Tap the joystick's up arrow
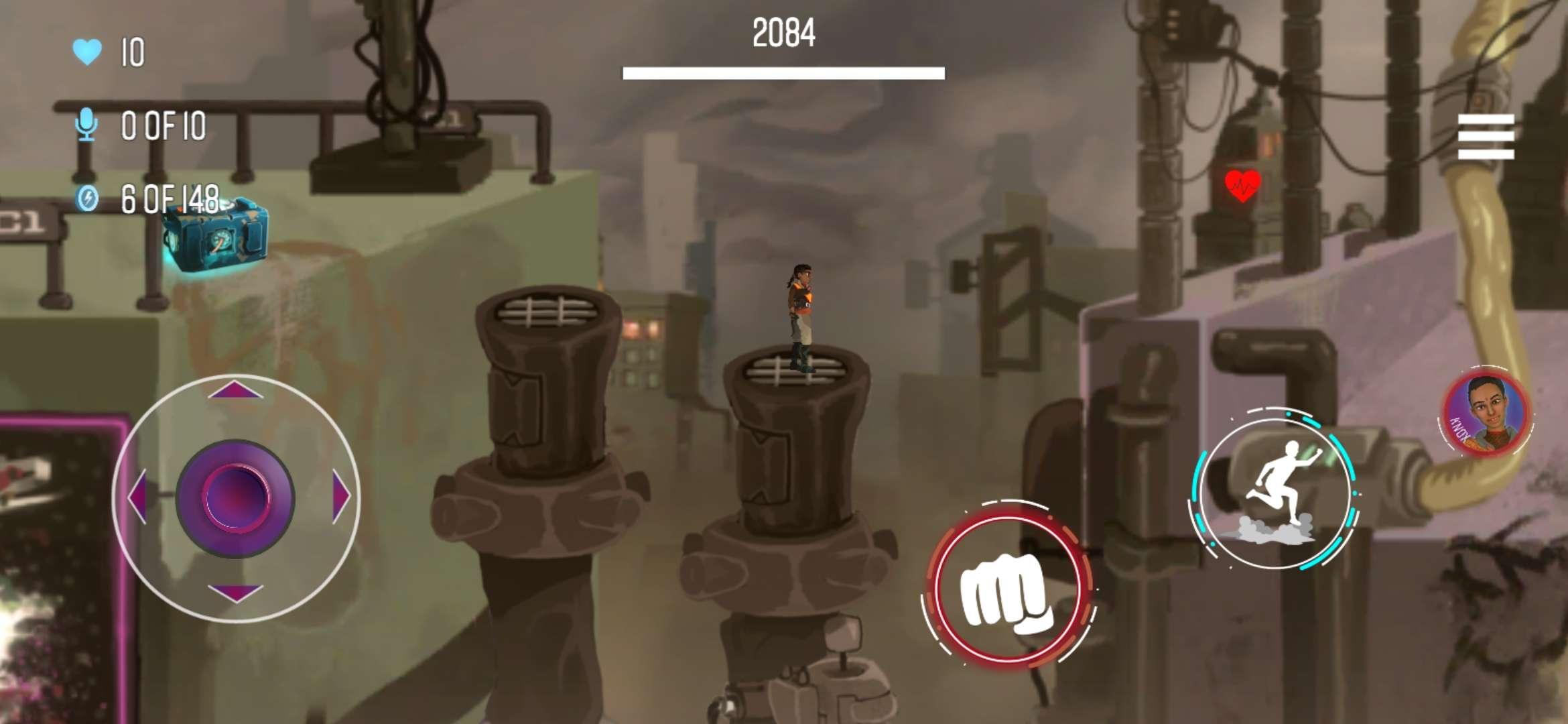Viewport: 1568px width, 724px height. coord(235,391)
